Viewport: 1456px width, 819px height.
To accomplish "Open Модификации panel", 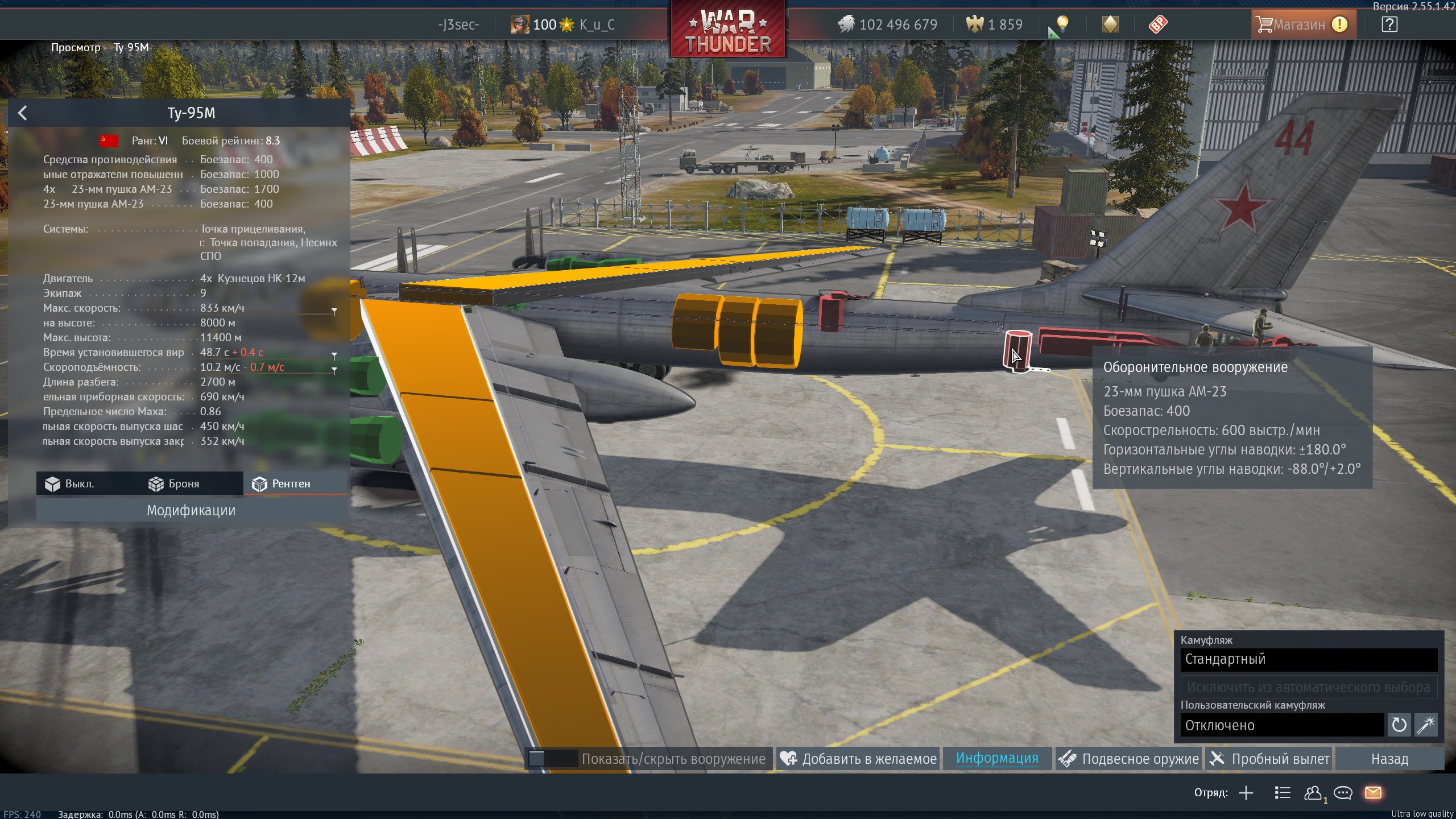I will point(191,510).
